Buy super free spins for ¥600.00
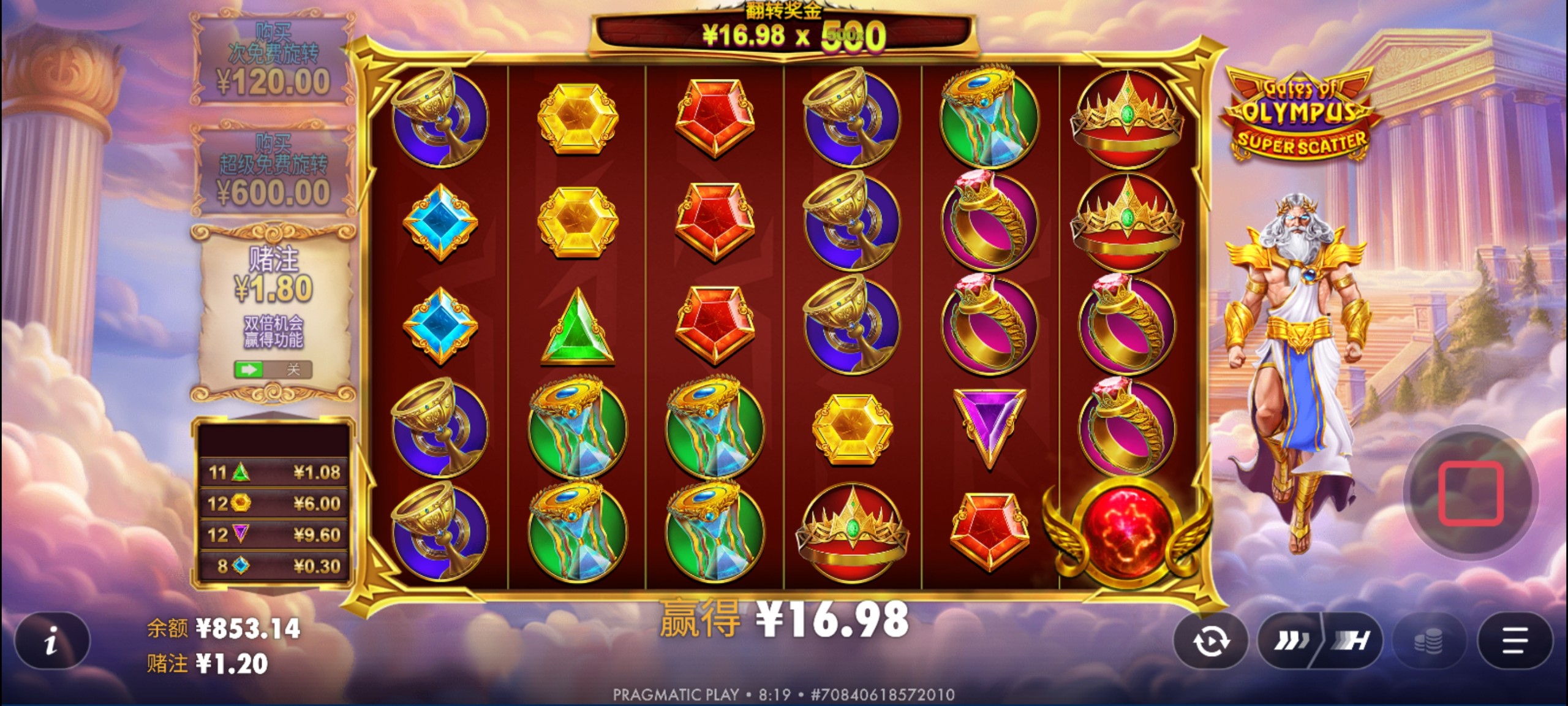Screen dimensions: 1568x706 tap(273, 172)
